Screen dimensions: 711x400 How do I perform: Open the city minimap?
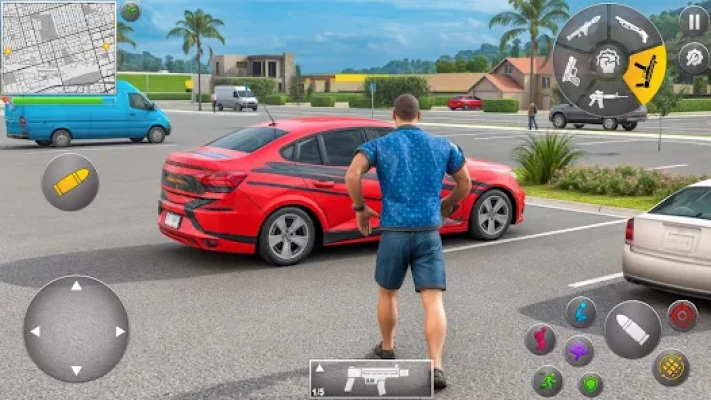click(56, 46)
